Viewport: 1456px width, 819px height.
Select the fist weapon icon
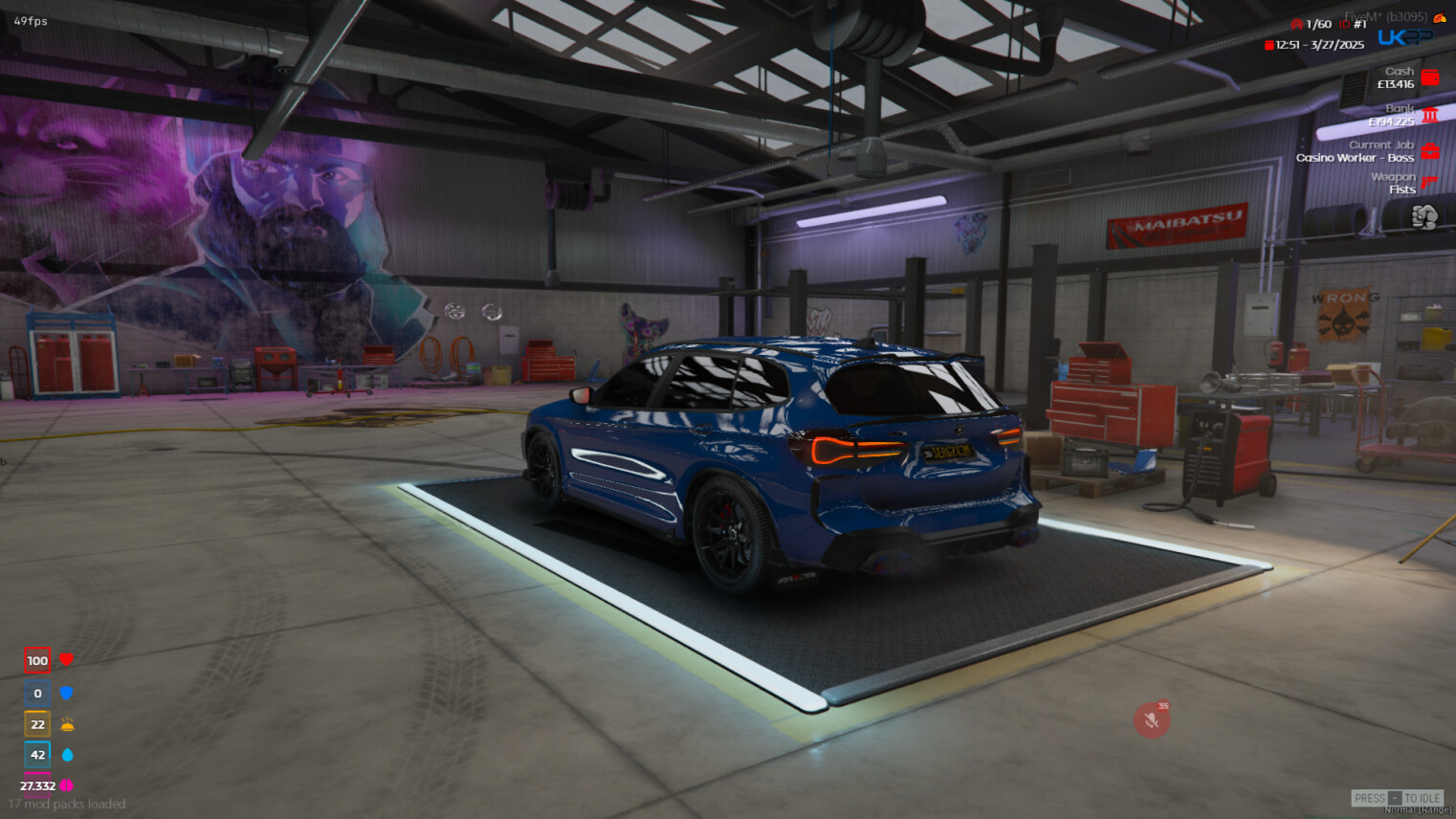[x=1424, y=217]
